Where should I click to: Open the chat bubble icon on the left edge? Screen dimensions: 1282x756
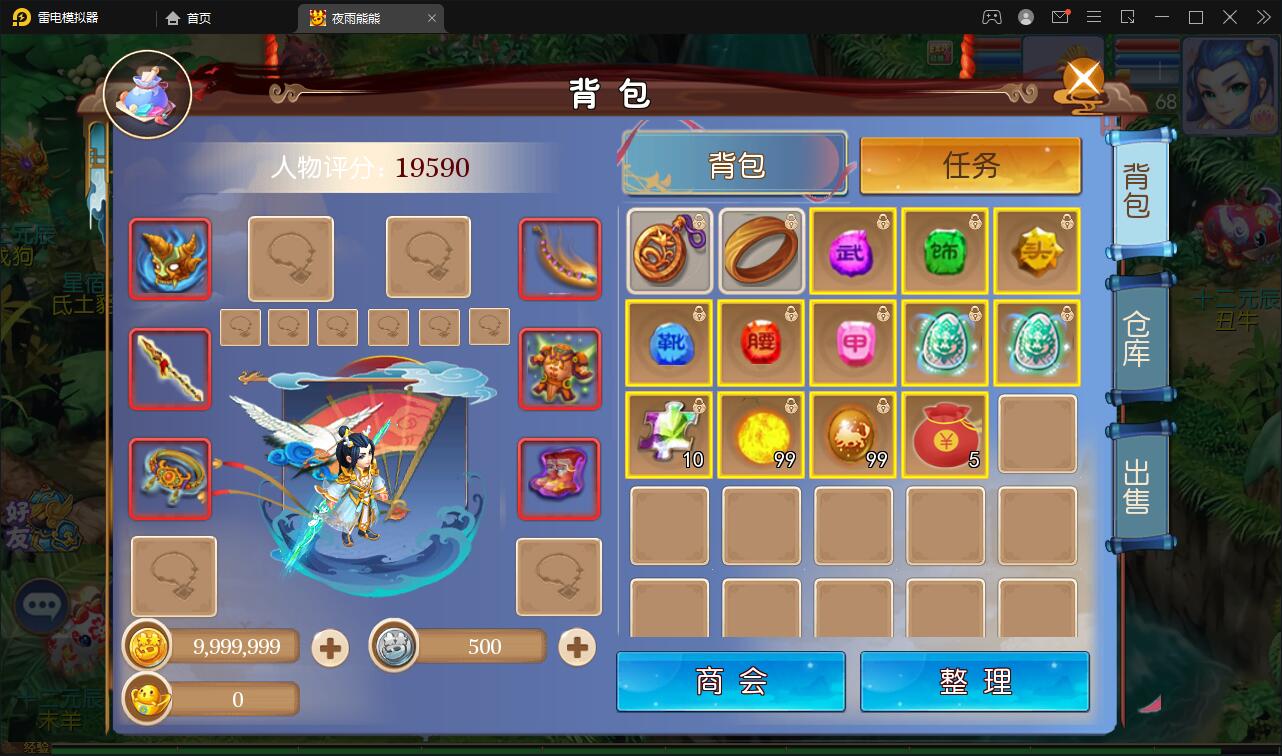(x=41, y=606)
